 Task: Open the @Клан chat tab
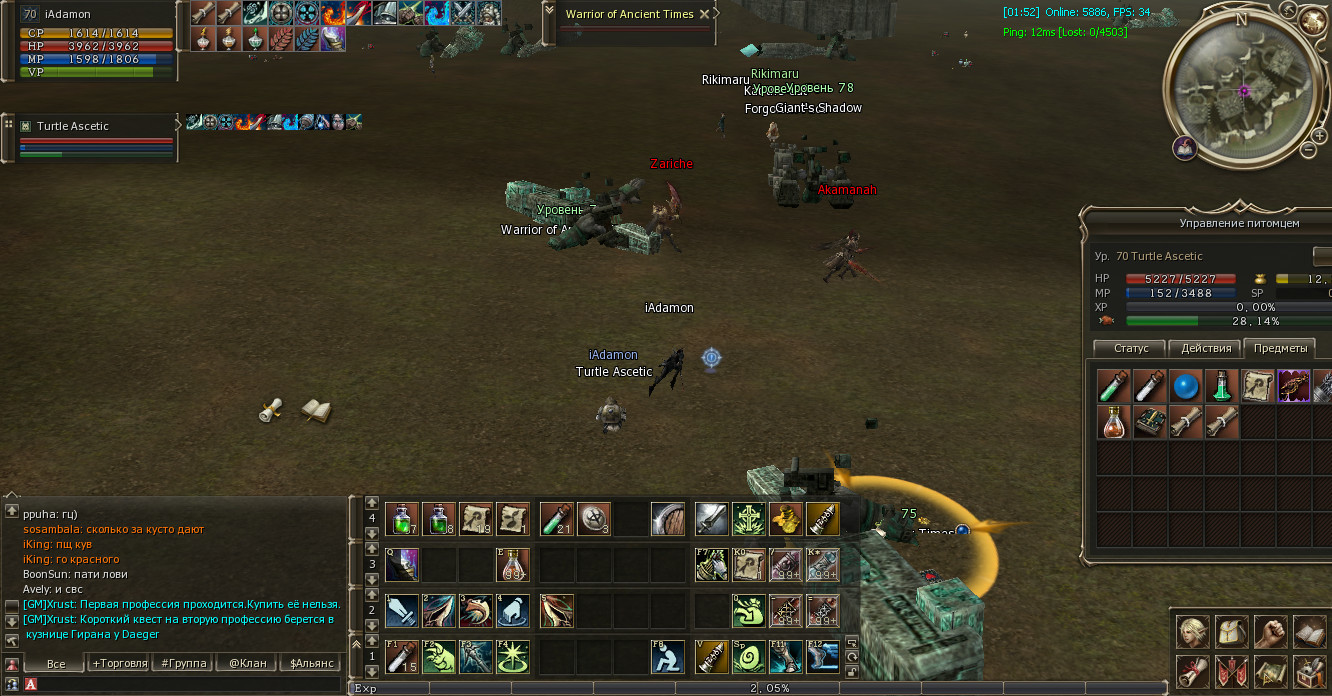247,663
